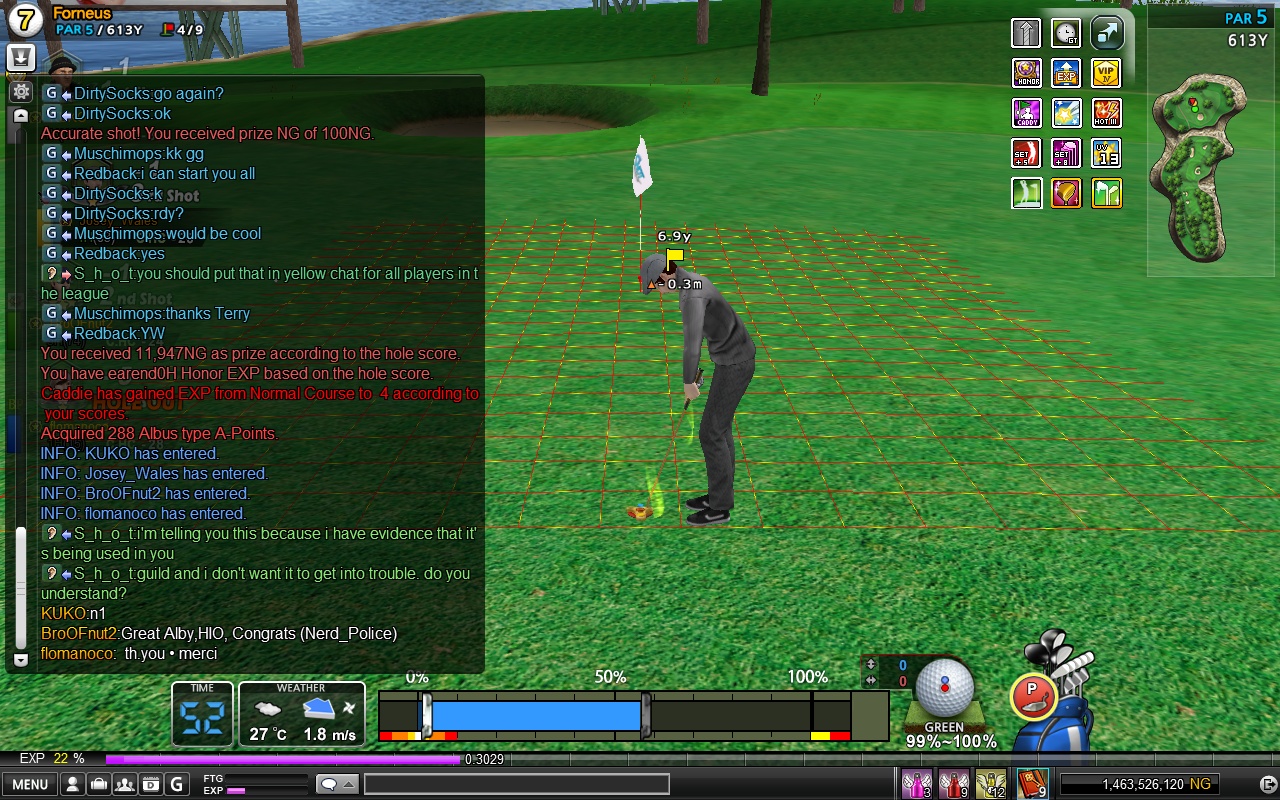Image resolution: width=1280 pixels, height=800 pixels.
Task: Click the golf ball impact point selector
Action: pyautogui.click(x=944, y=688)
